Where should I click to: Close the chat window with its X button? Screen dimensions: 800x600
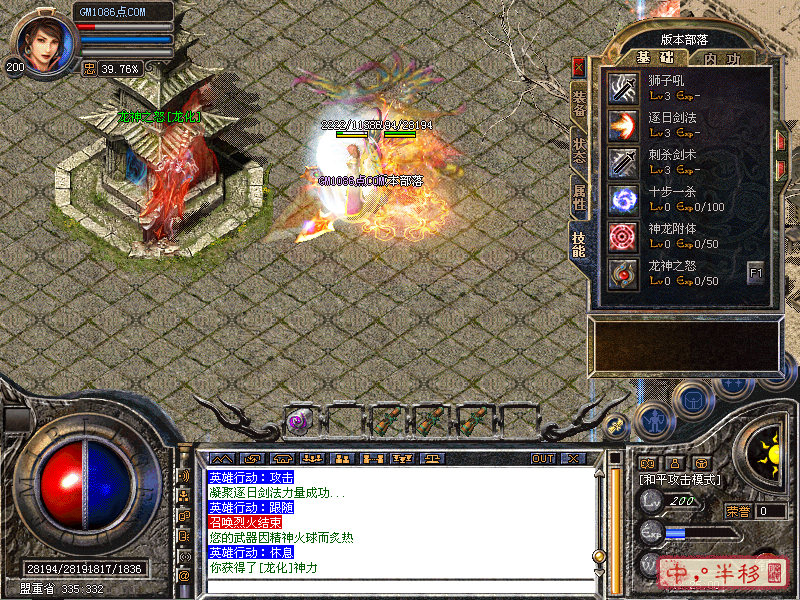pos(572,458)
